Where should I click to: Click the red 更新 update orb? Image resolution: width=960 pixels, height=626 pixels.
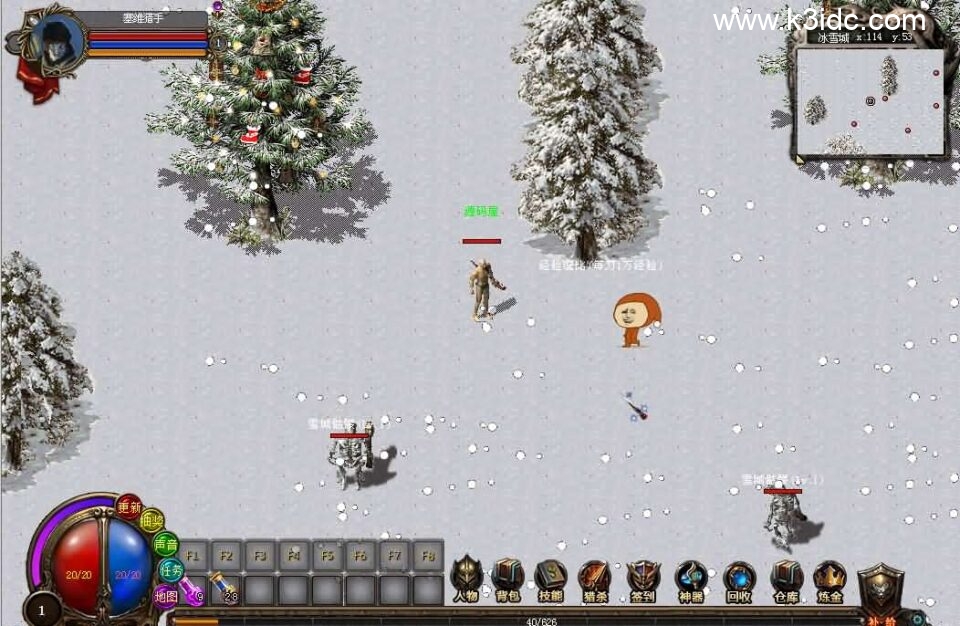coord(129,506)
